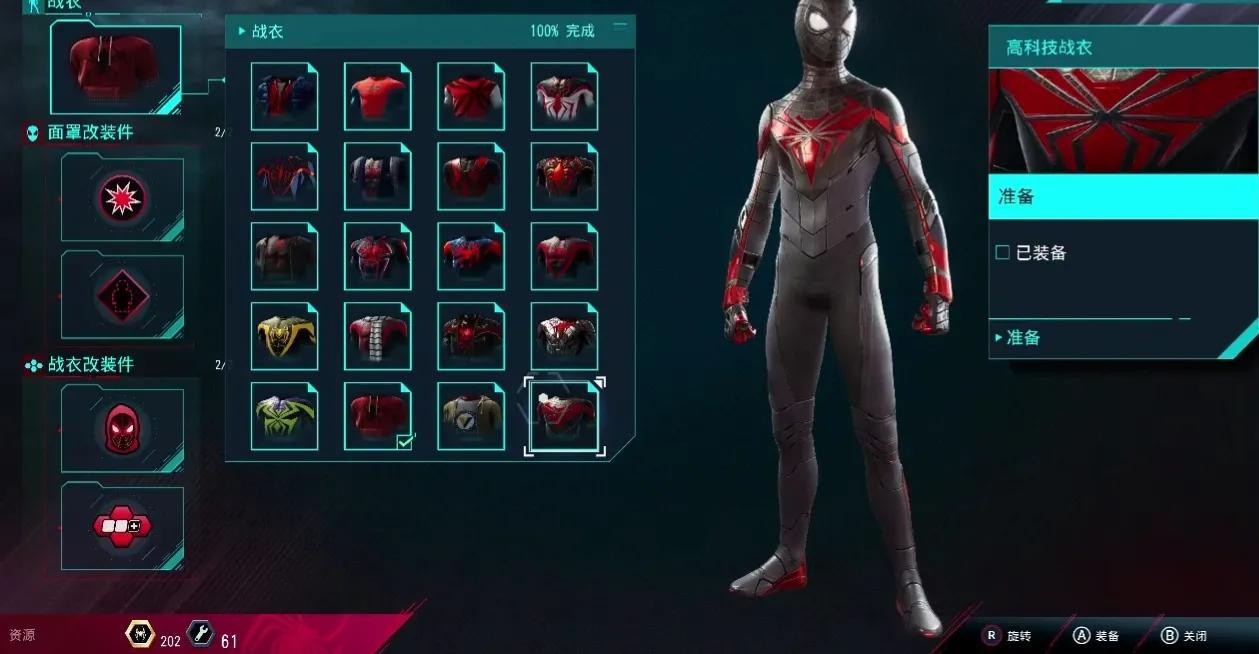Toggle the 已装备 checkbox

1003,253
